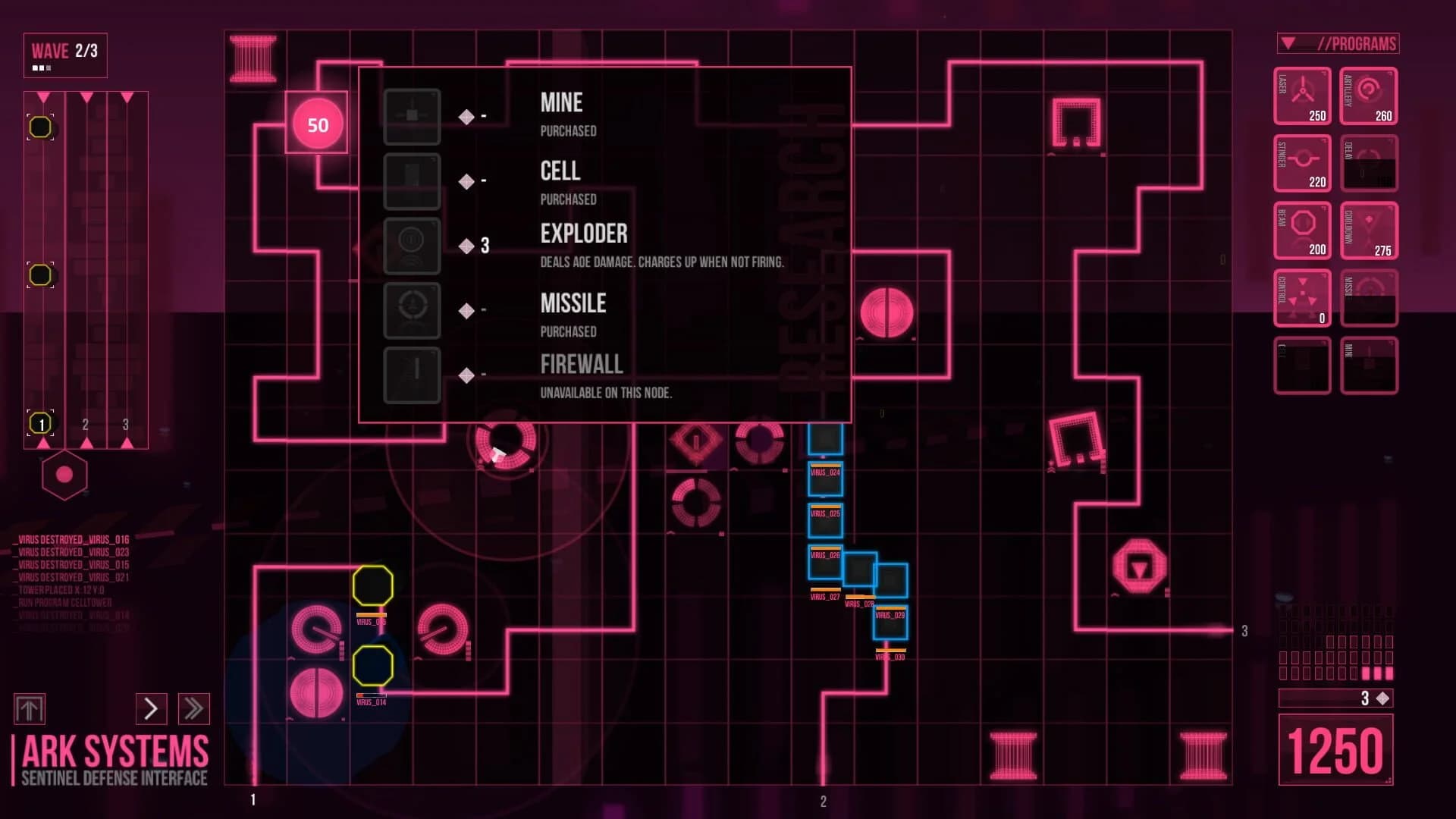
Task: Buy the Cell research upgrade
Action: click(412, 182)
